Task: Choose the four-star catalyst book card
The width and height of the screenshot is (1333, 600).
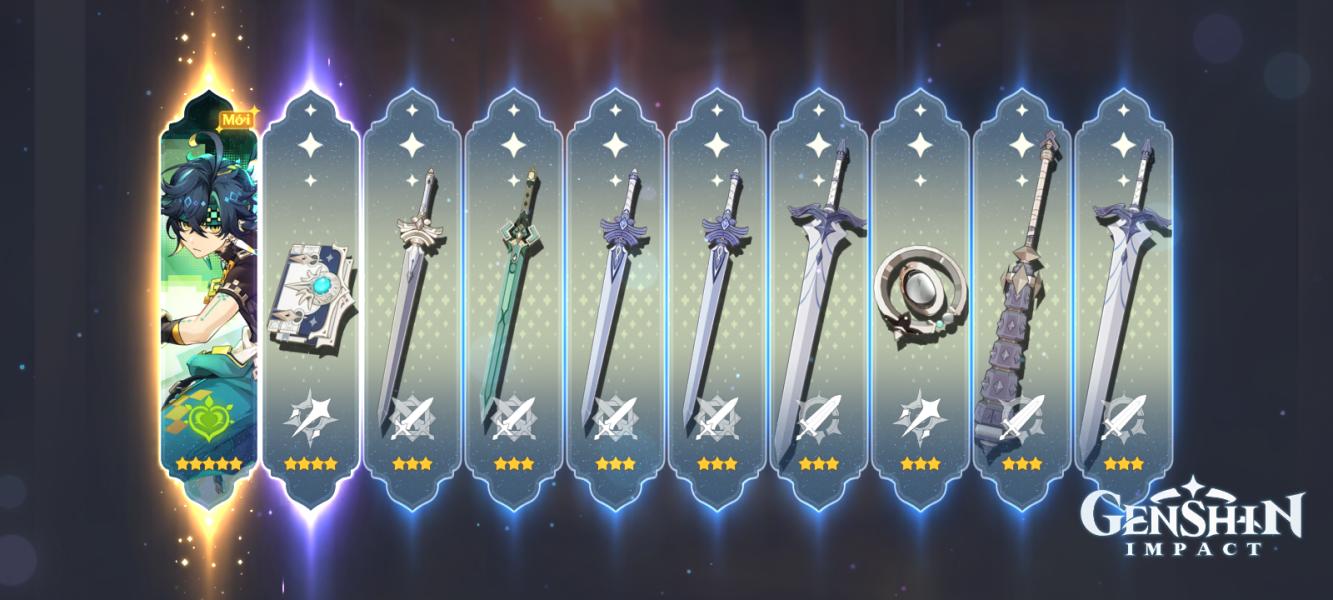Action: 310,300
